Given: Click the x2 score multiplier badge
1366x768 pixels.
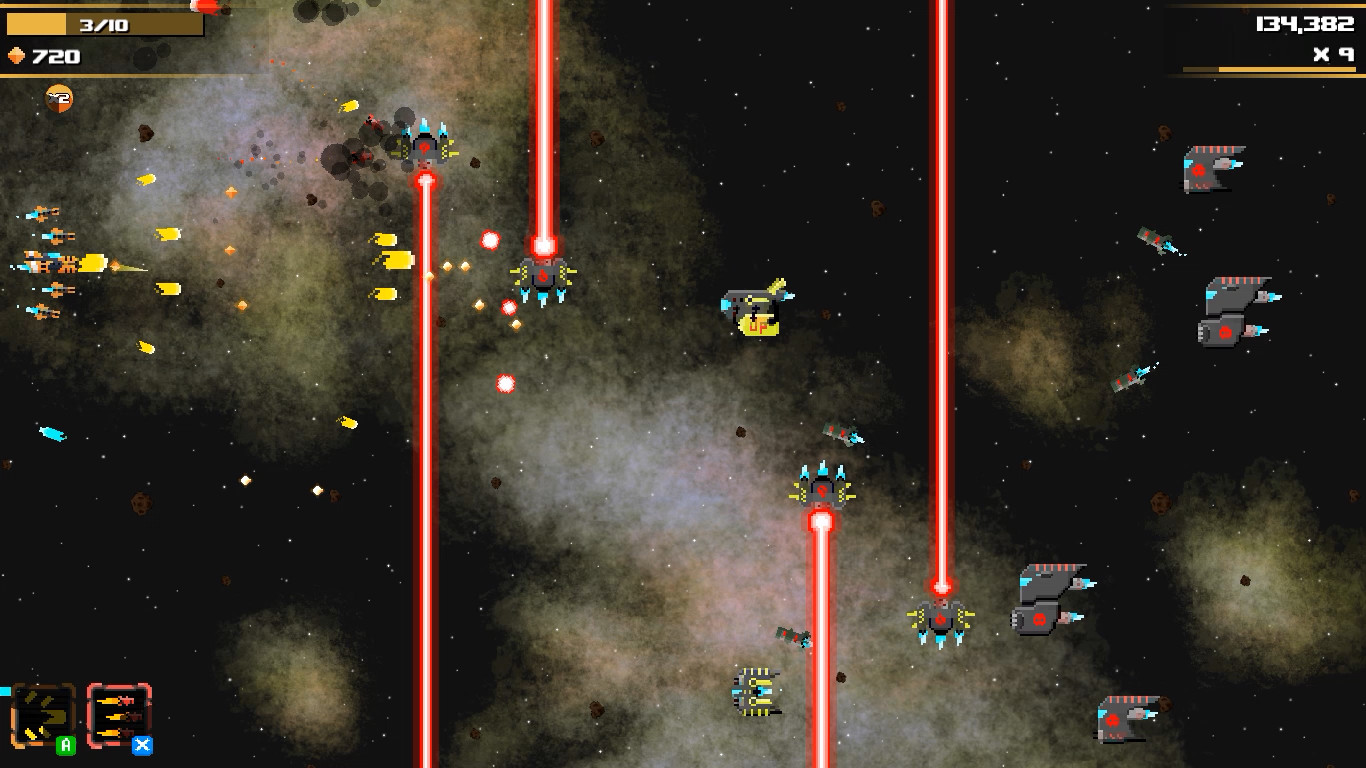Looking at the screenshot, I should [x=57, y=98].
